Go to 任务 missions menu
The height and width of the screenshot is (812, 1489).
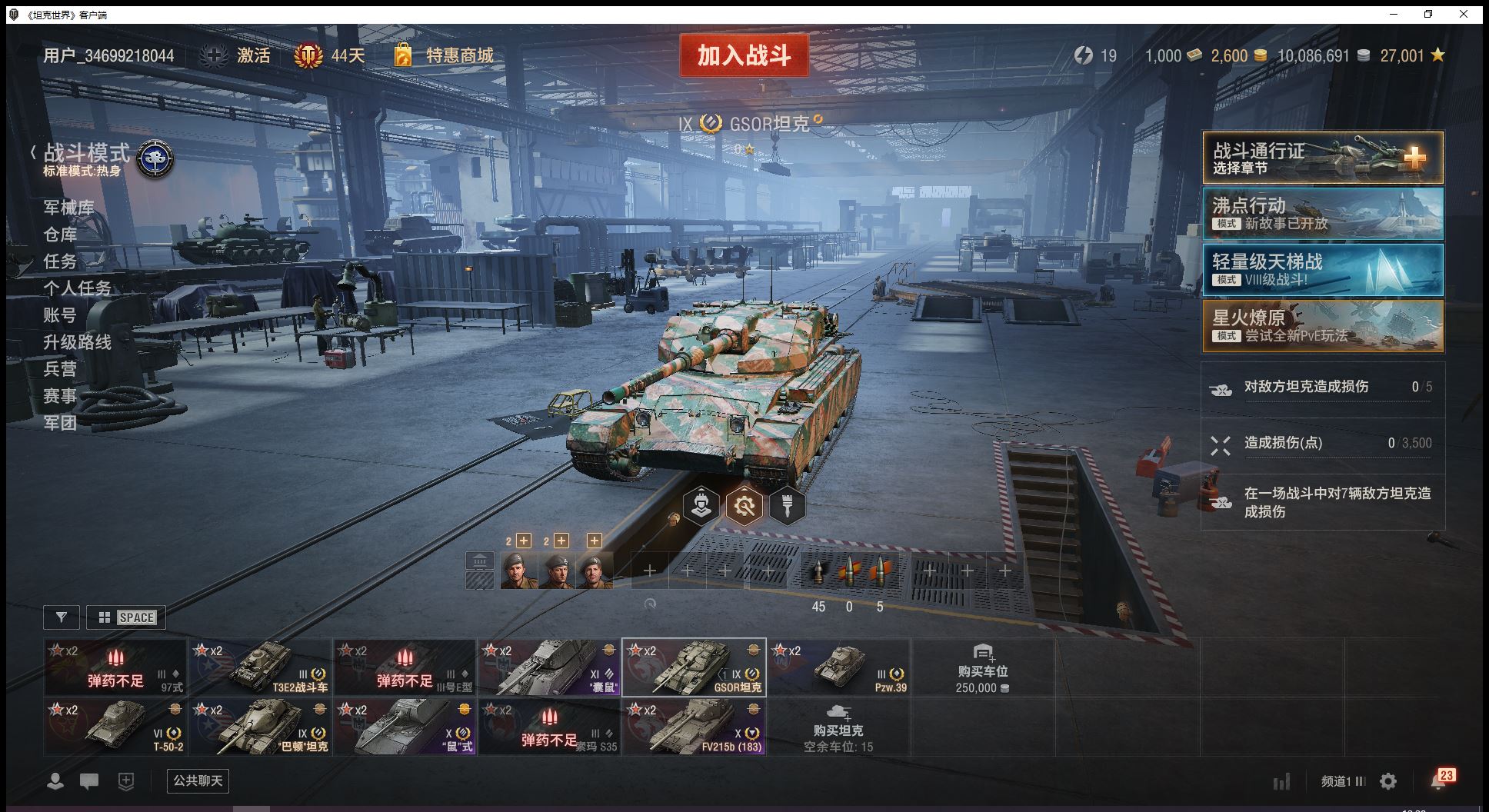point(60,261)
